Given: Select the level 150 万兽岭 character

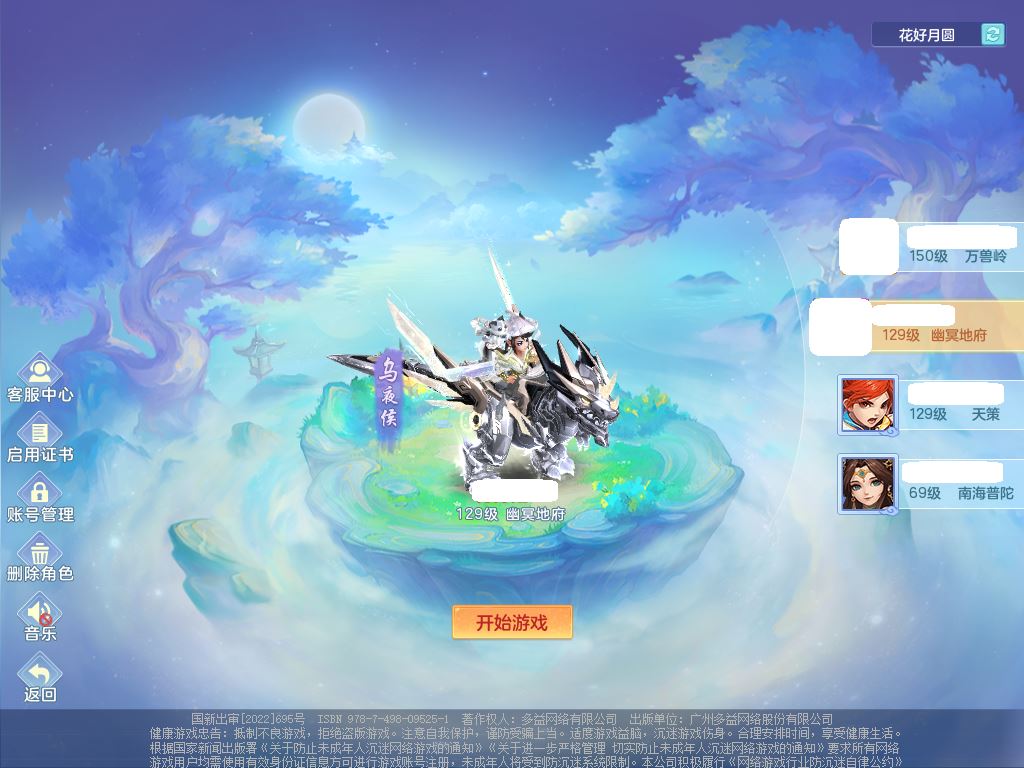Looking at the screenshot, I should (930, 248).
